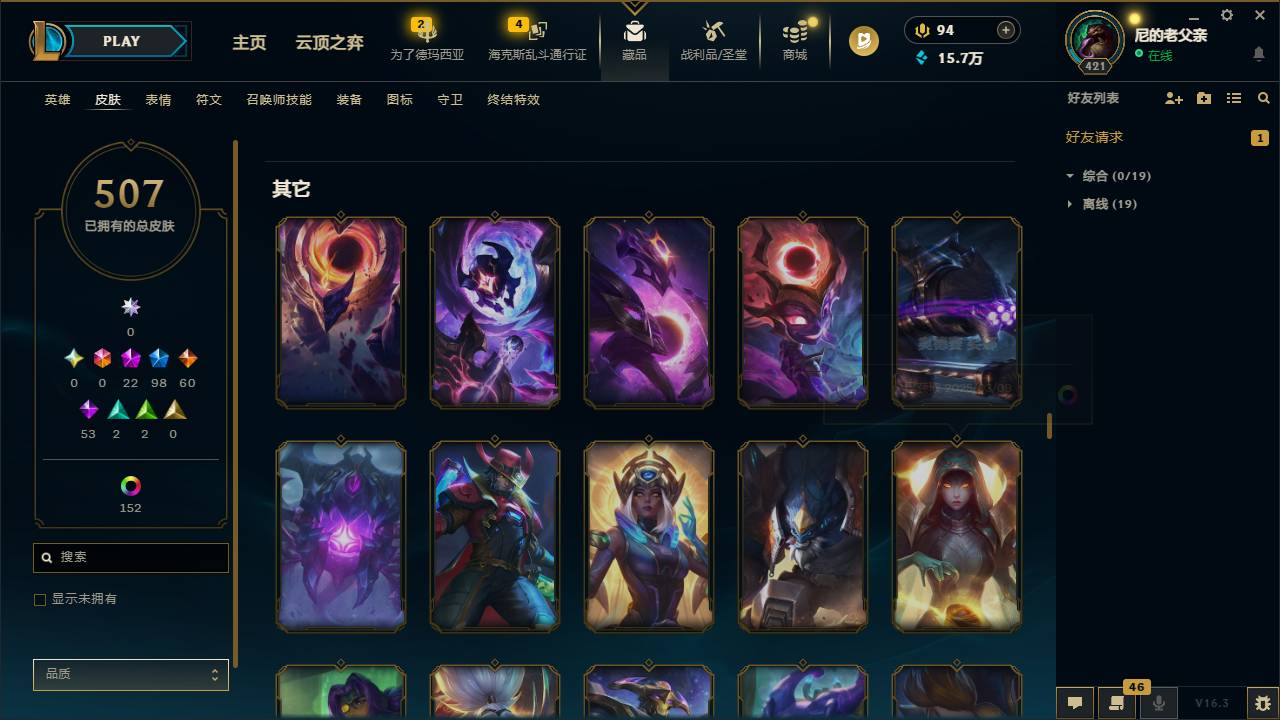Open the chat messages icon showing 46
Viewport: 1280px width, 720px height.
coord(1115,703)
